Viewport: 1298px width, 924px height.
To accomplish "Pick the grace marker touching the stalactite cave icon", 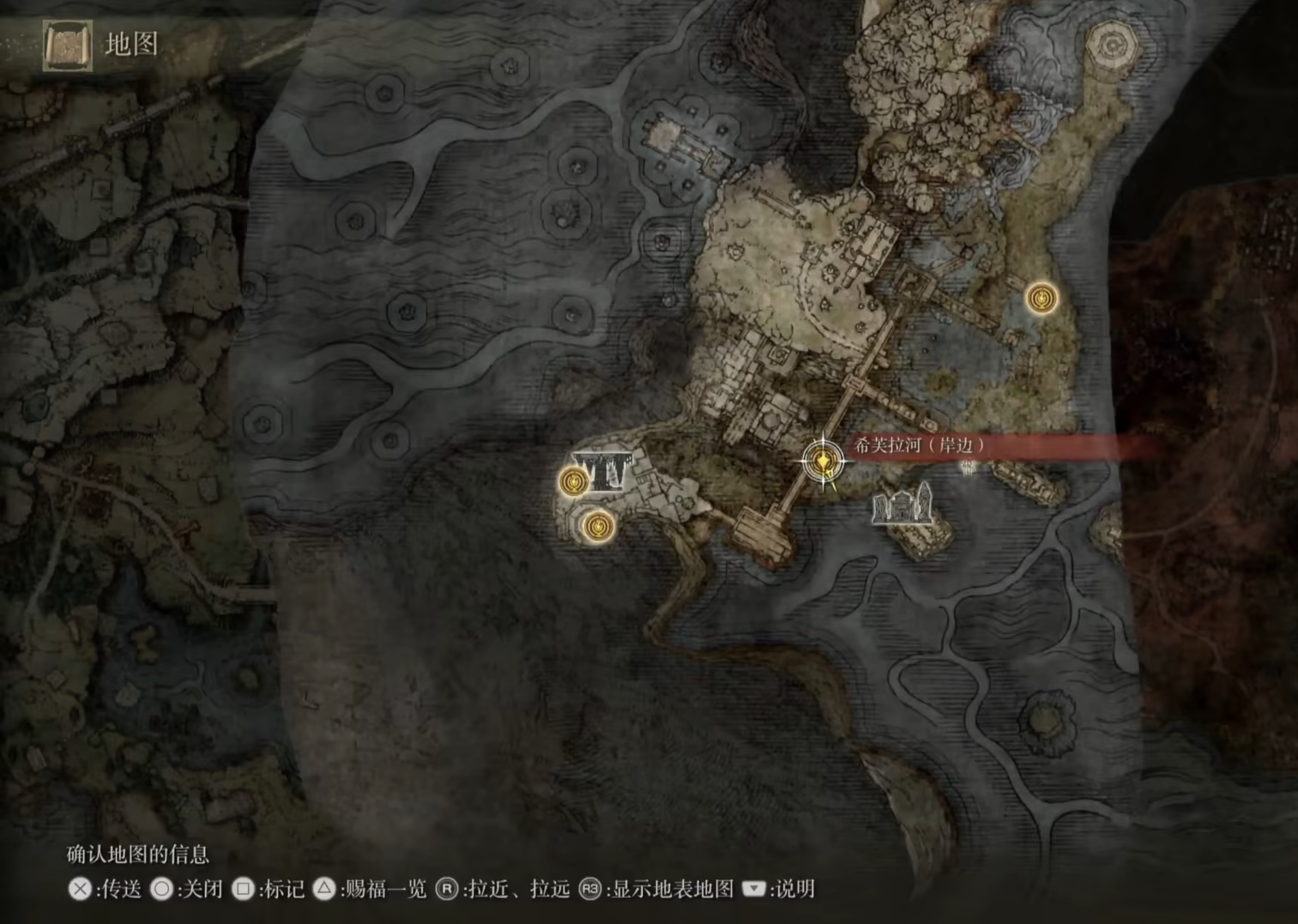I will [573, 481].
